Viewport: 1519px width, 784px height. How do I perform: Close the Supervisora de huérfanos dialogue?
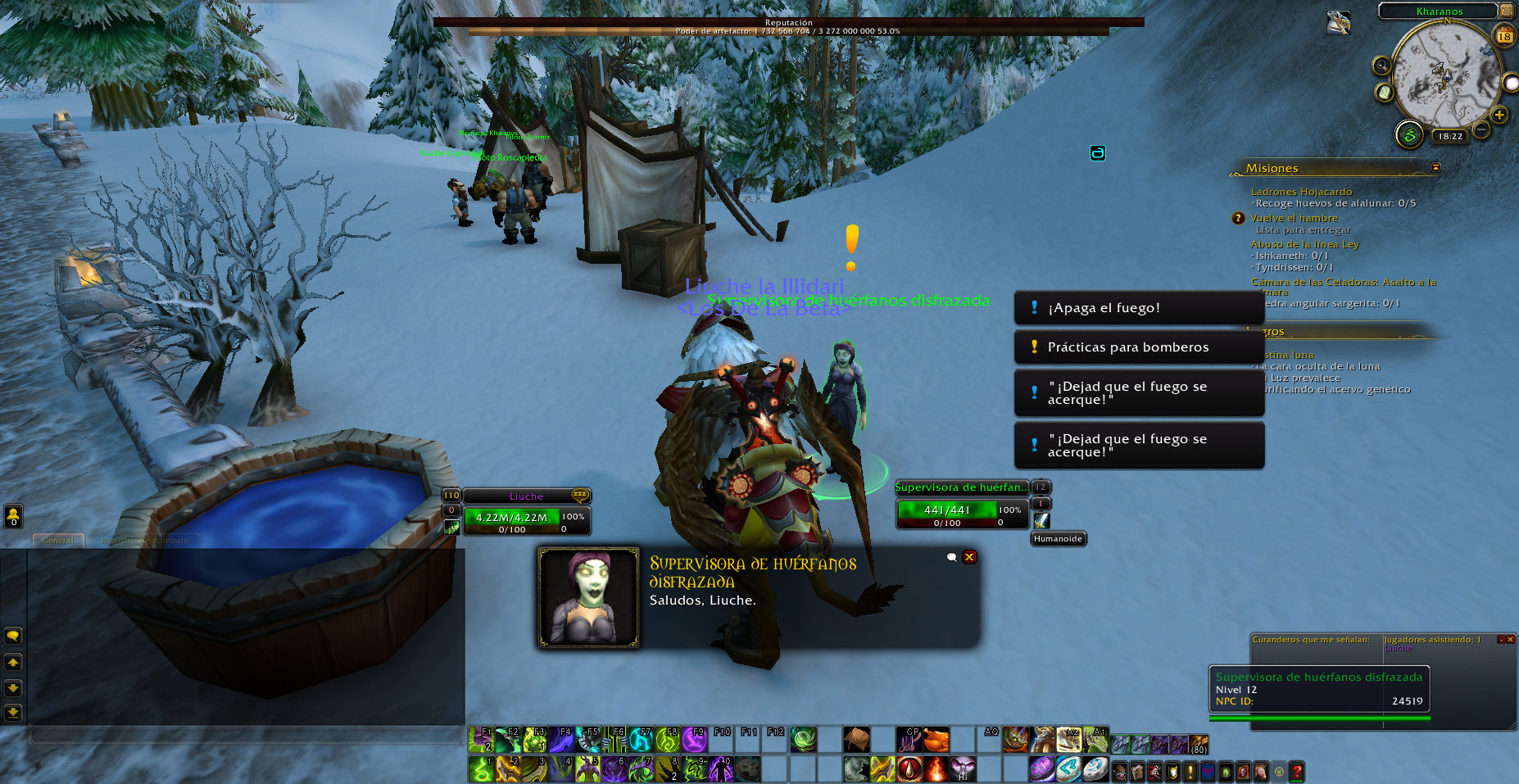(x=969, y=557)
